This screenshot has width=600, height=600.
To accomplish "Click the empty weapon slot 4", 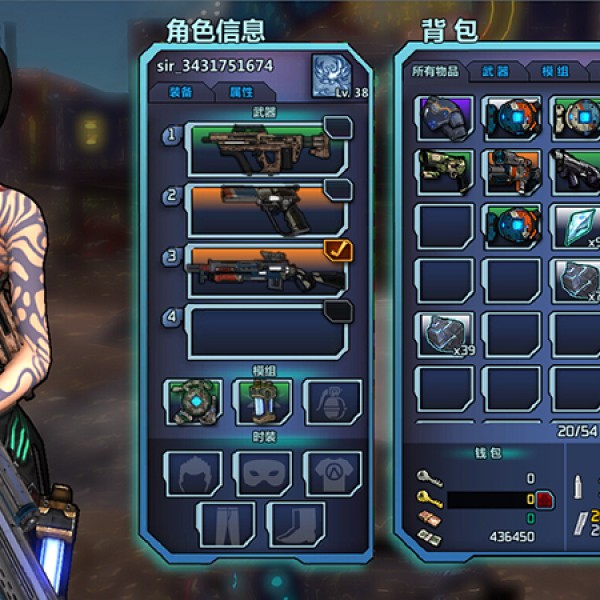I will point(267,332).
